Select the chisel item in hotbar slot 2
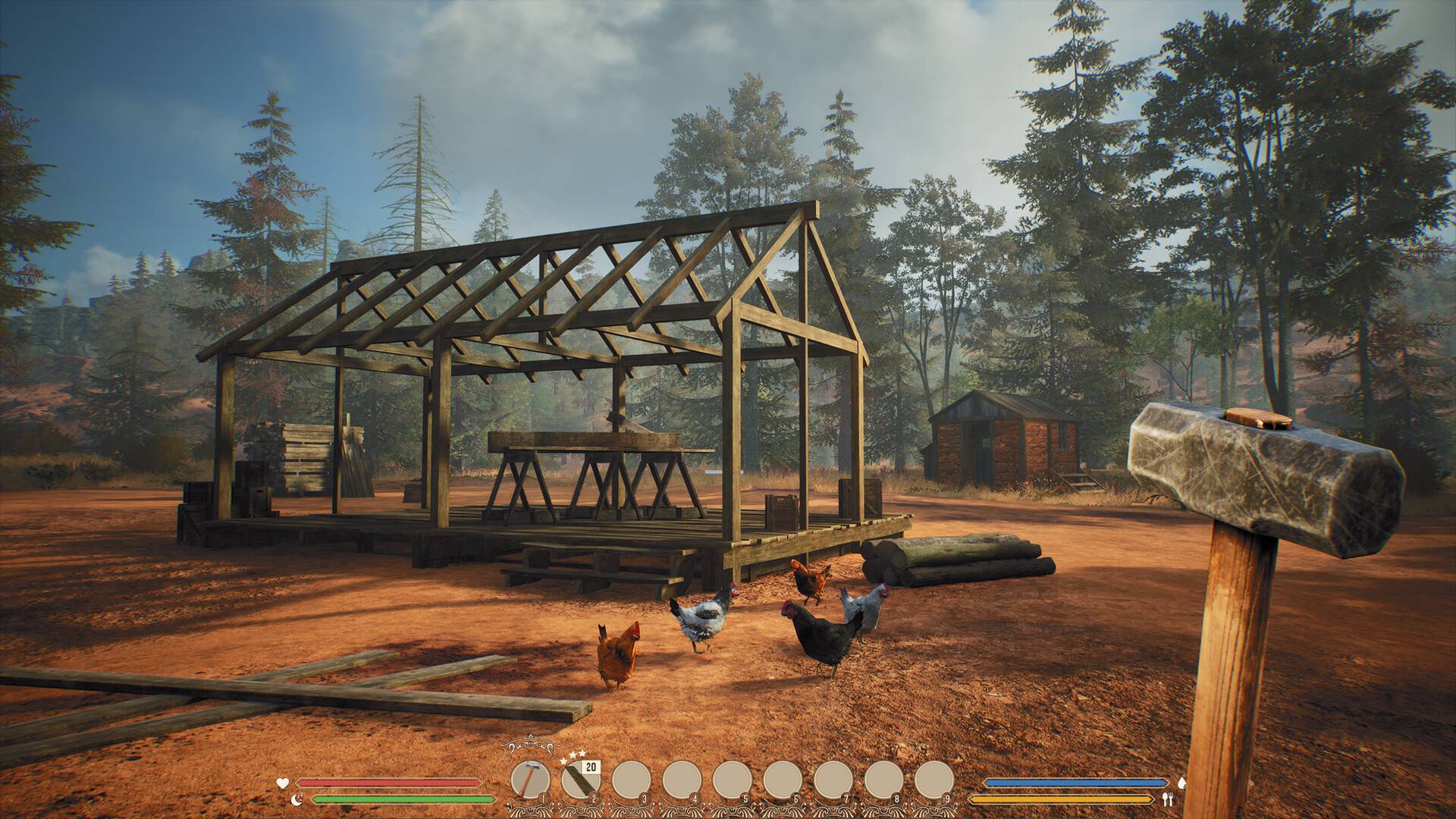 tap(582, 781)
